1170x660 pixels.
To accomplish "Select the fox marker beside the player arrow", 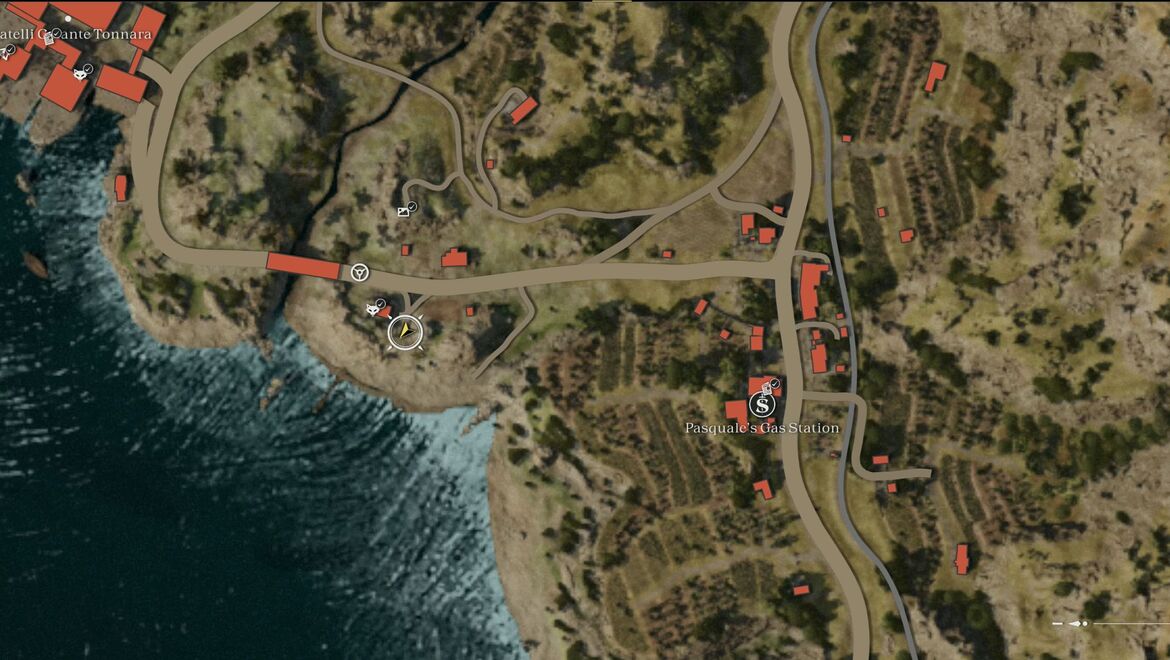I will point(373,310).
